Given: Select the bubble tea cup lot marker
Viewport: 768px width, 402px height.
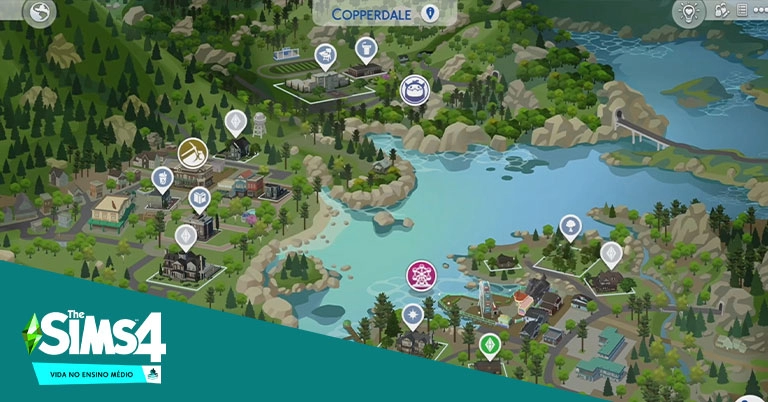Looking at the screenshot, I should point(161,178).
